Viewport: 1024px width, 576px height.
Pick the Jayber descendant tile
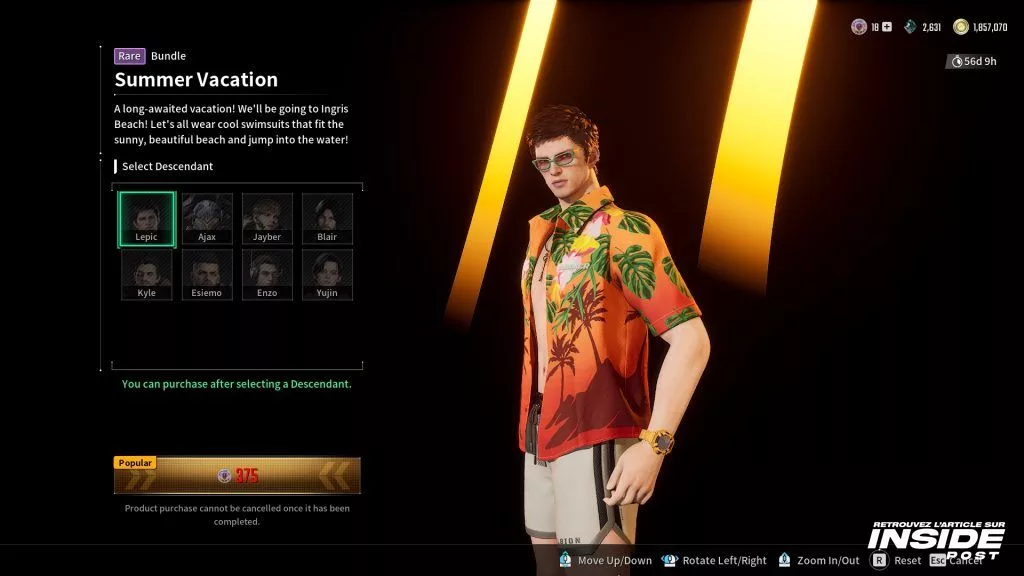[267, 219]
